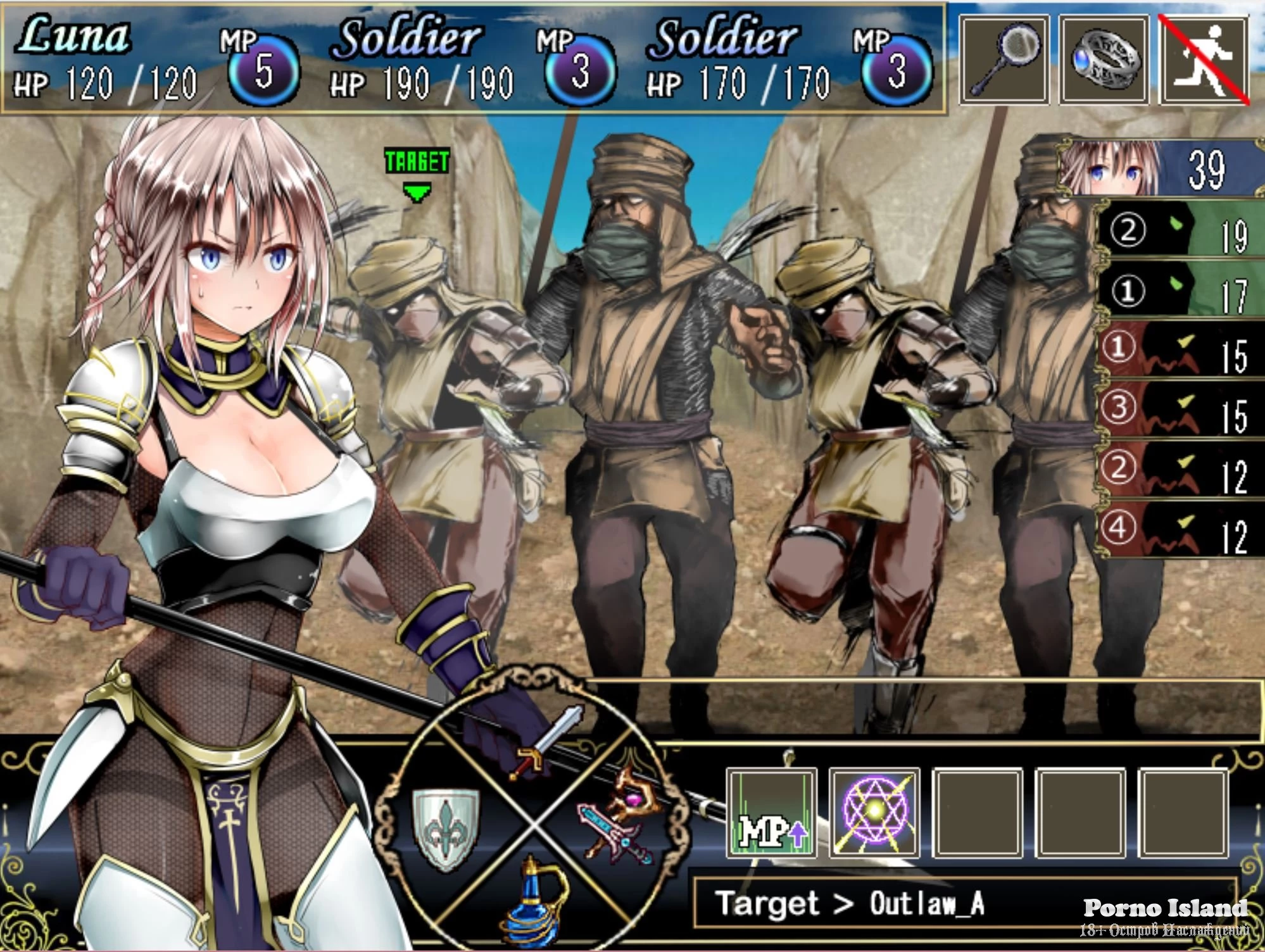Pick the red enemy turn entry numbered 4
Image resolution: width=1265 pixels, height=952 pixels.
[x=1181, y=530]
